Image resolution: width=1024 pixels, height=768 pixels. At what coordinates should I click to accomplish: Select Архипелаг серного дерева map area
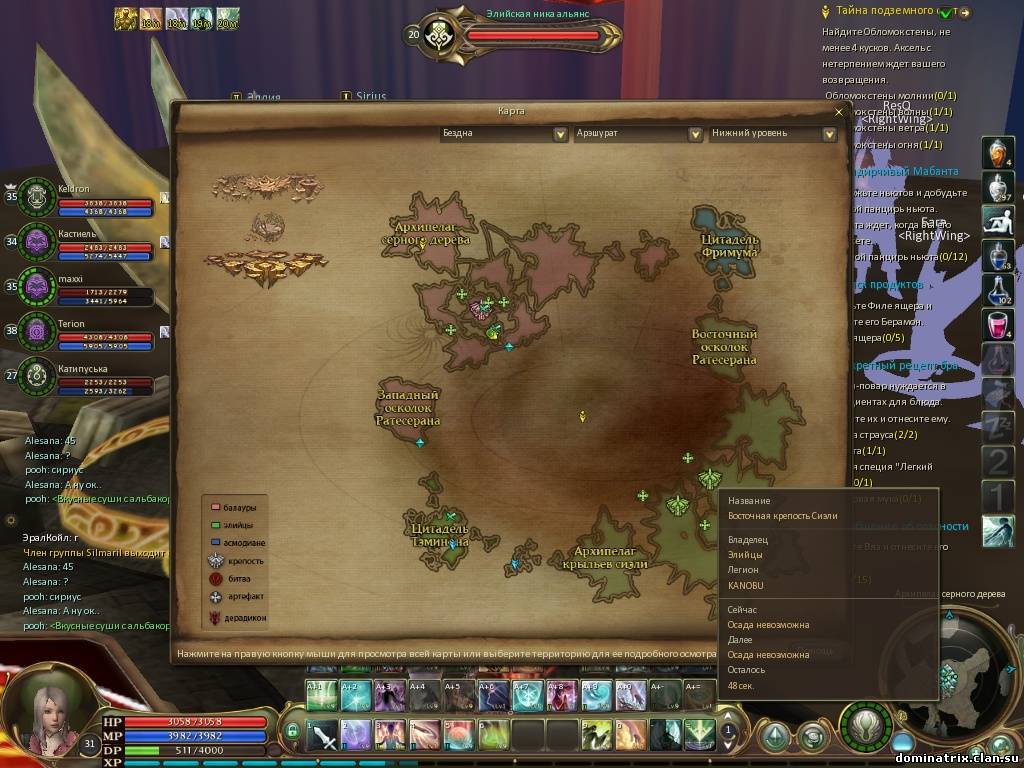(x=426, y=237)
